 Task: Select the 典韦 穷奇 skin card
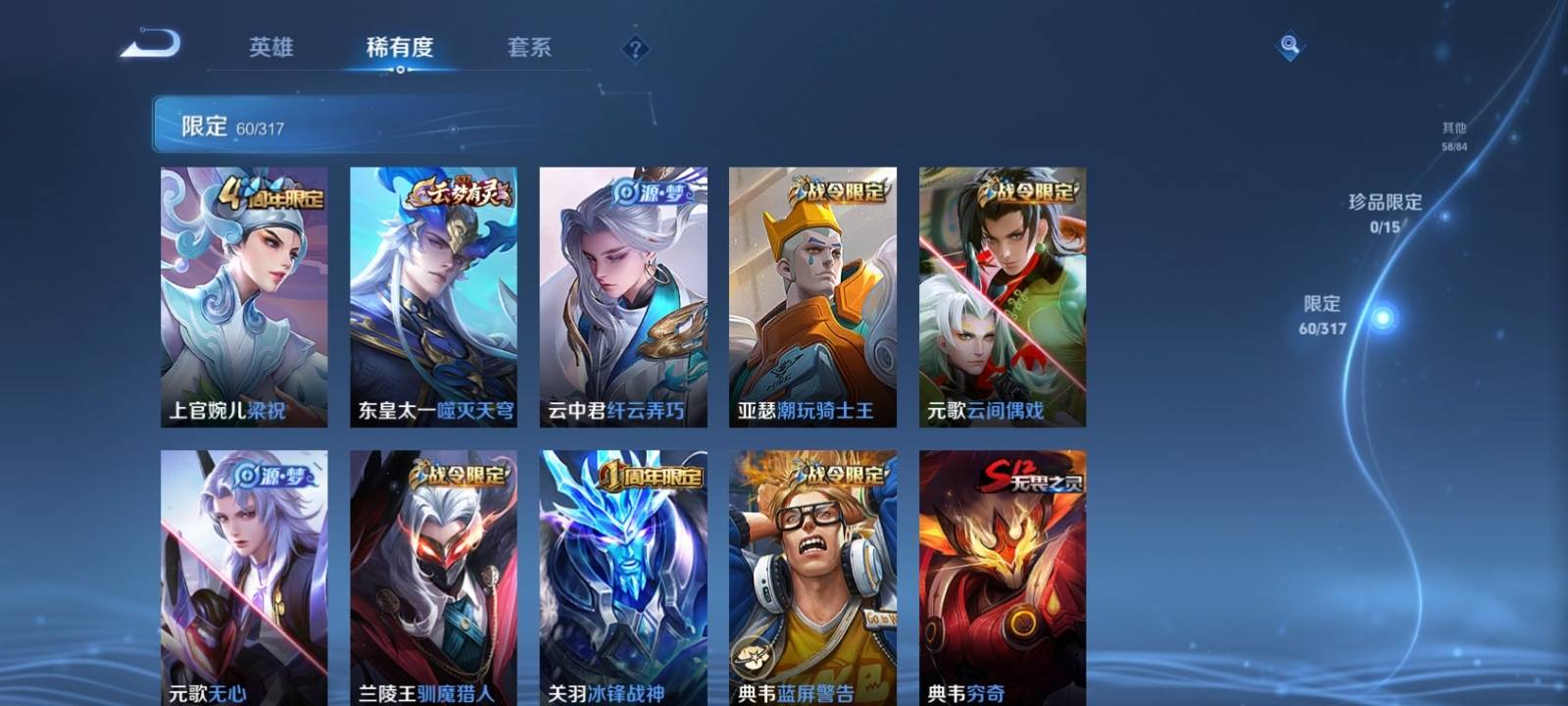click(1002, 579)
